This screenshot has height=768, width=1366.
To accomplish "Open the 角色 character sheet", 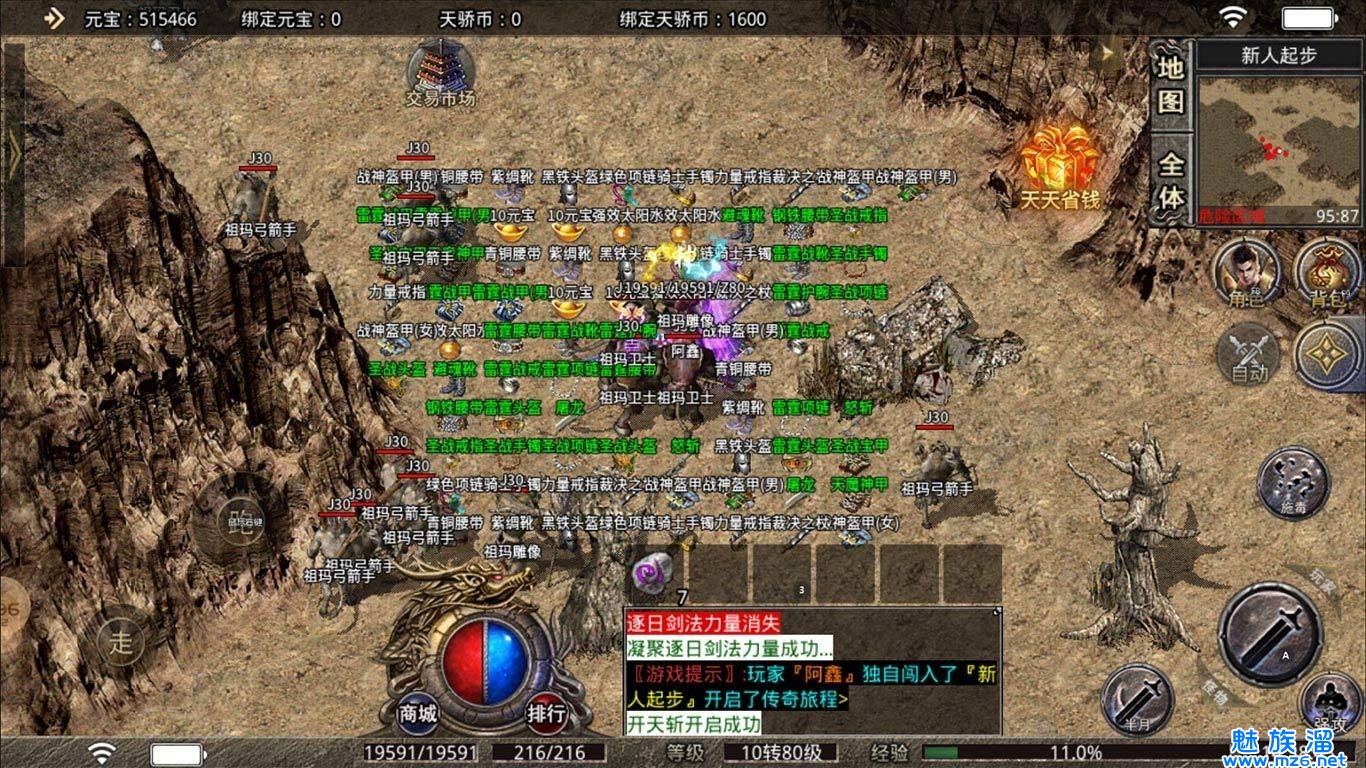I will point(1245,272).
